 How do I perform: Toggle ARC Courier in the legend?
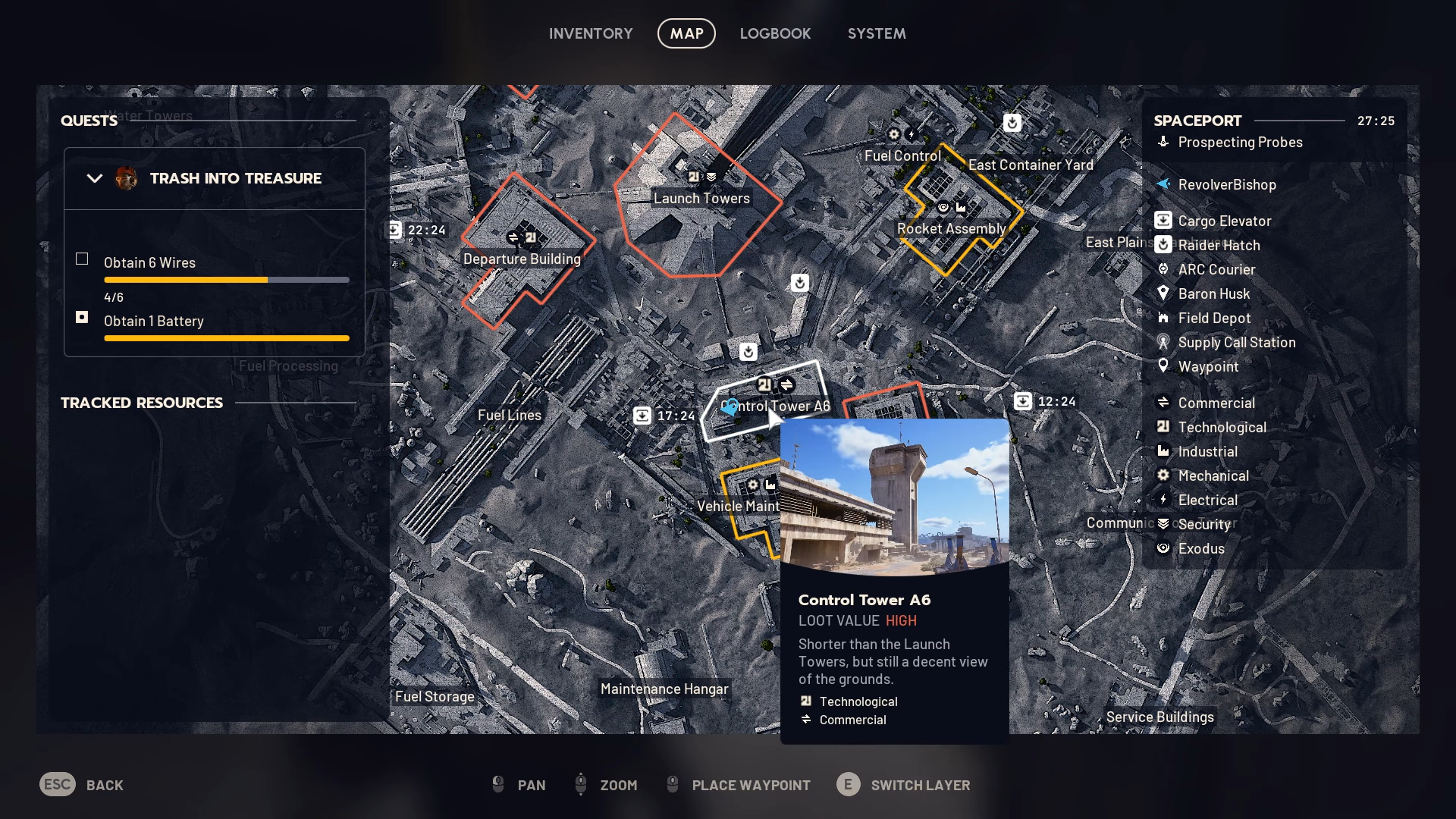coord(1216,270)
